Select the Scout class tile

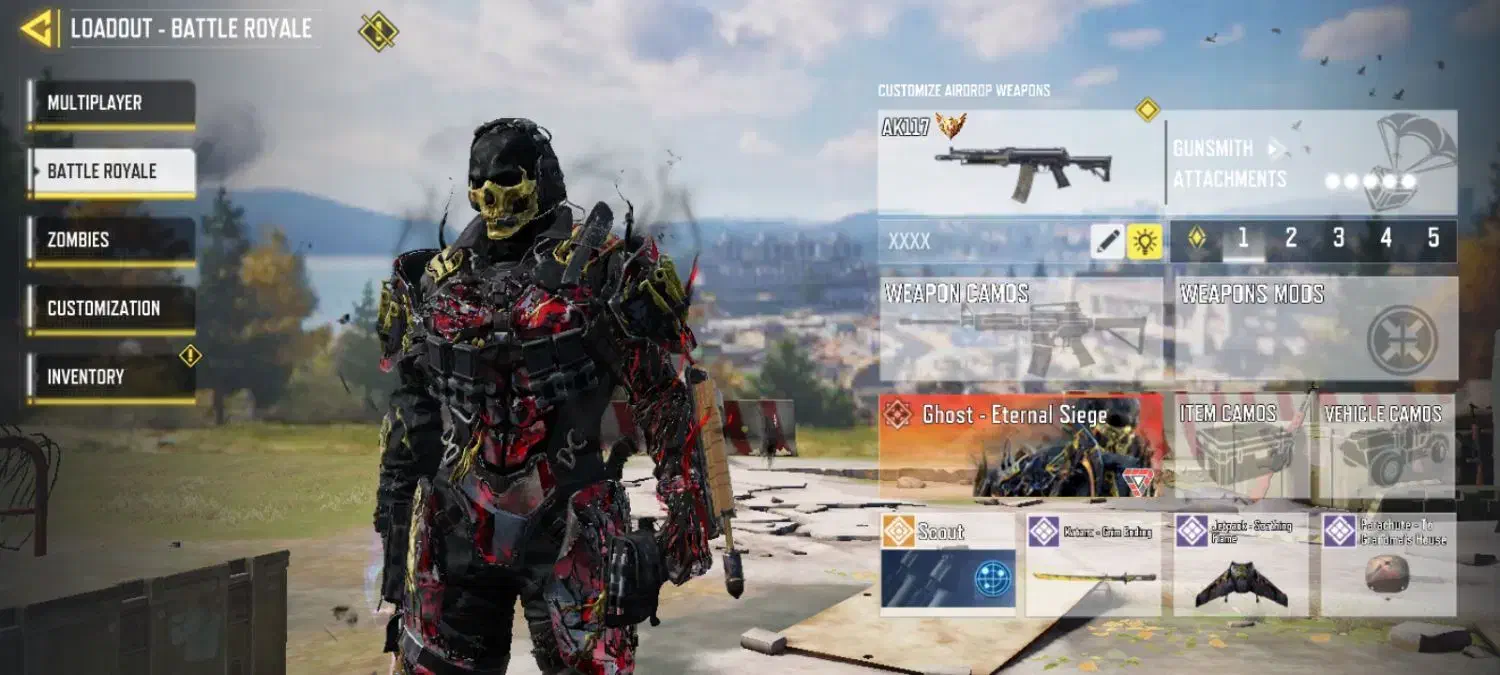tap(947, 563)
